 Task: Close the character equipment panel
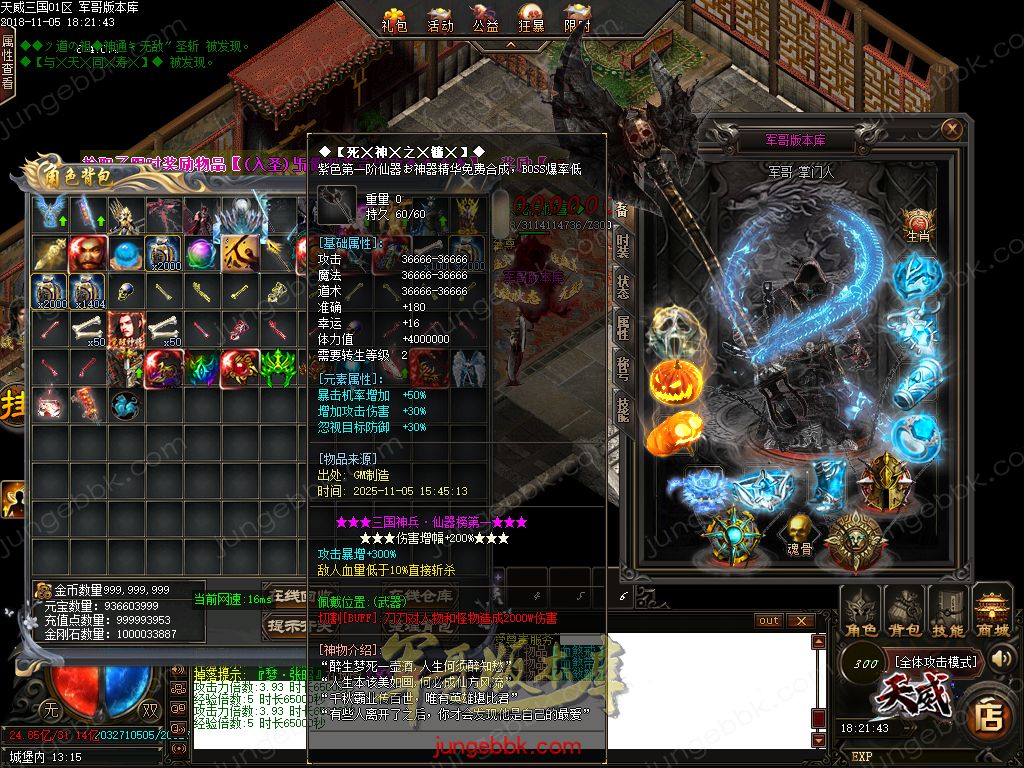[x=951, y=128]
